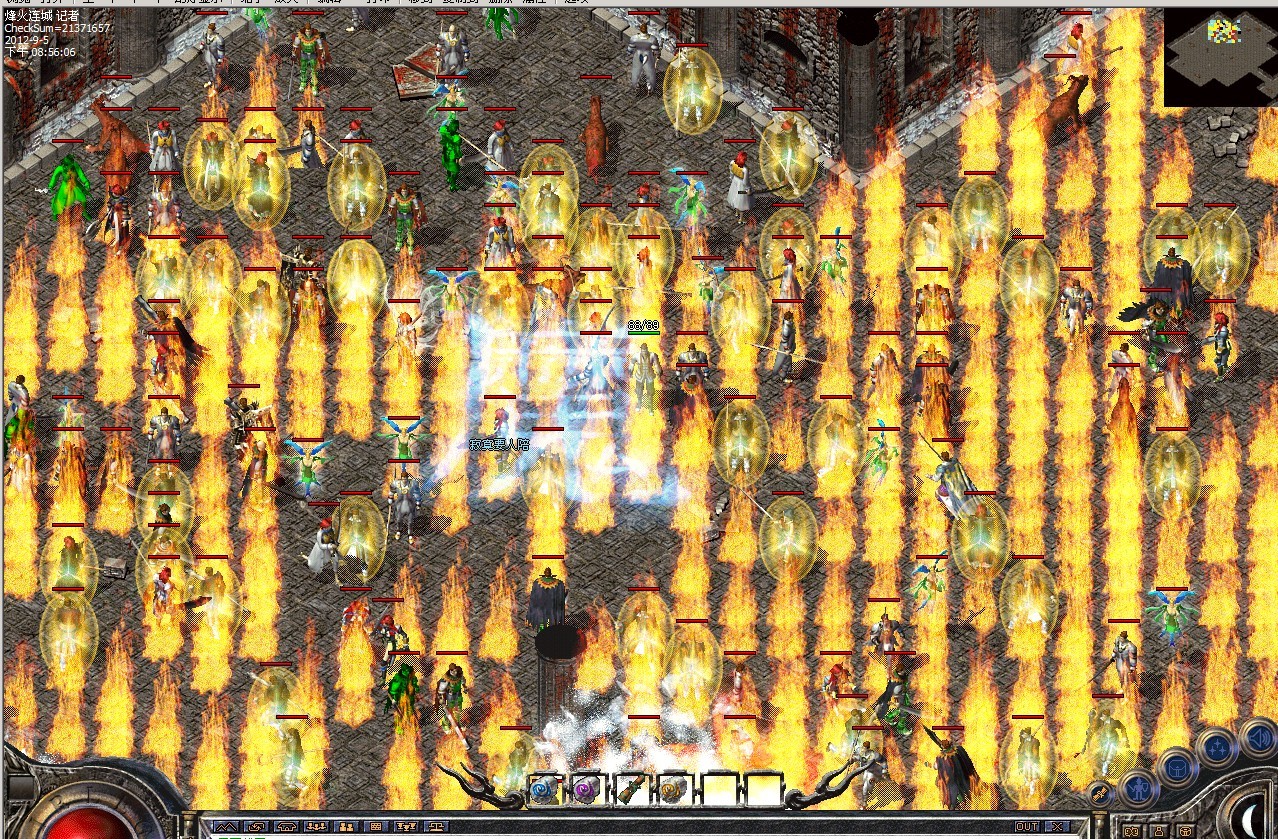Click the small crossed-bones round button
Viewport: 1278px width, 839px height.
pos(1100,795)
